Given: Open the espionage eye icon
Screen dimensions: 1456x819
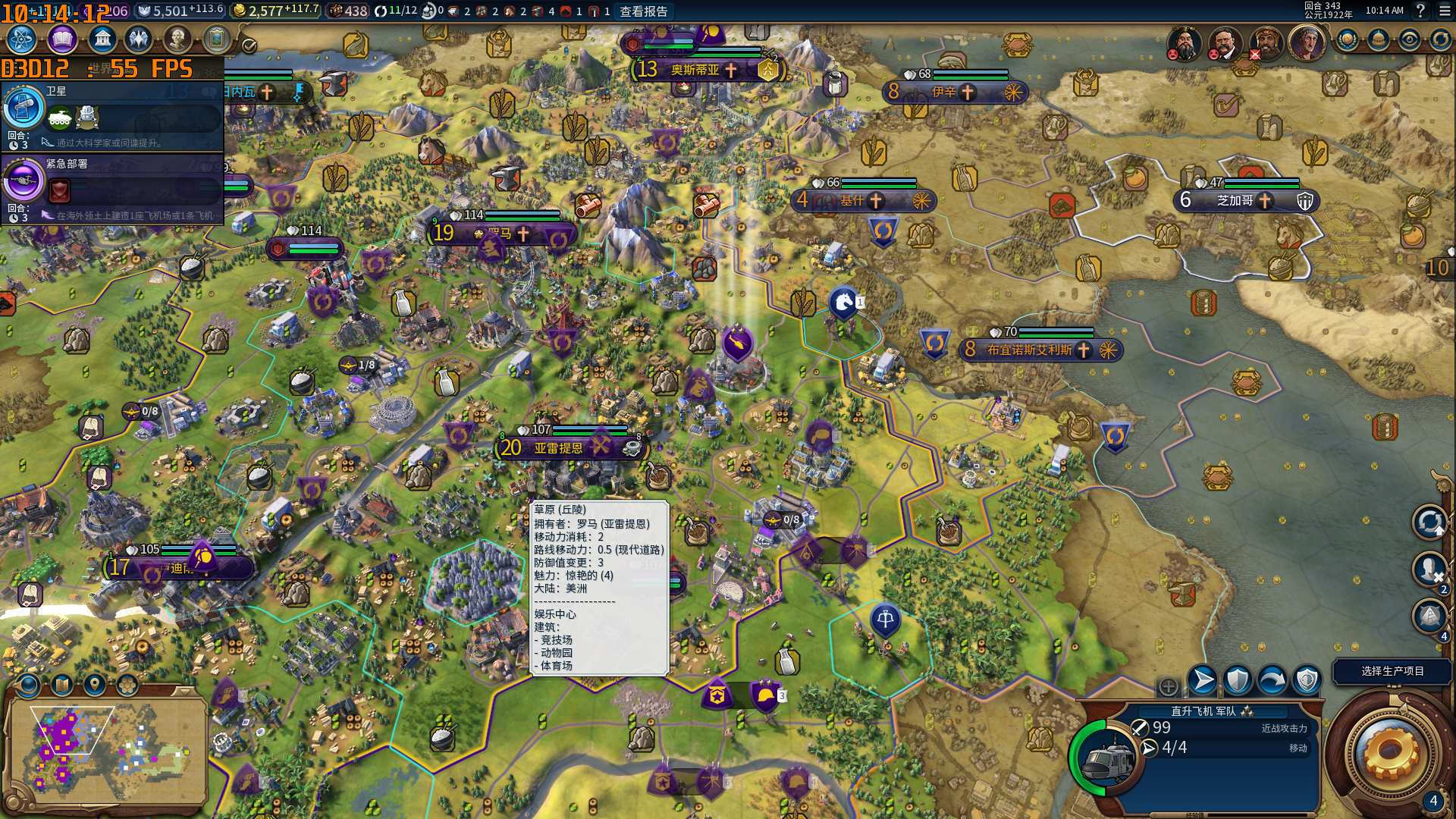Looking at the screenshot, I should click(x=1410, y=39).
